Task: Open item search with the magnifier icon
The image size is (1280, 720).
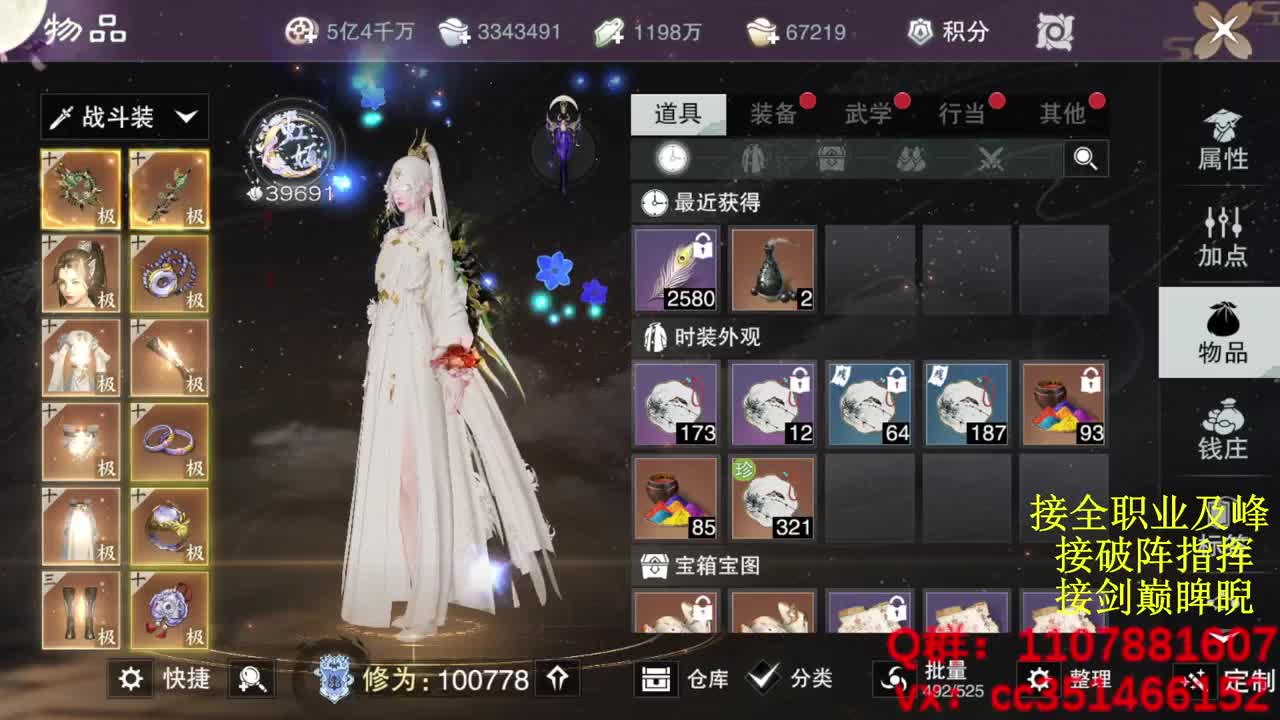Action: [1086, 158]
